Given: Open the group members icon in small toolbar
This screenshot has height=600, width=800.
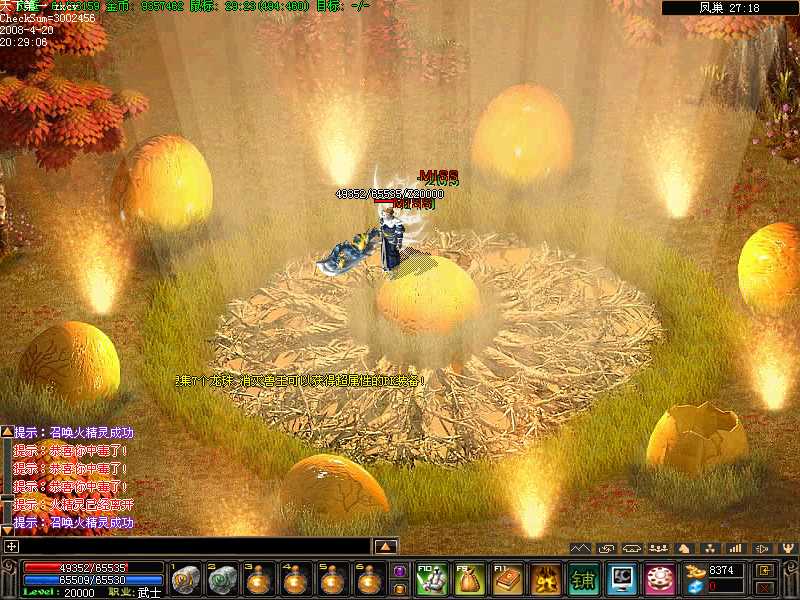Looking at the screenshot, I should coord(658,548).
